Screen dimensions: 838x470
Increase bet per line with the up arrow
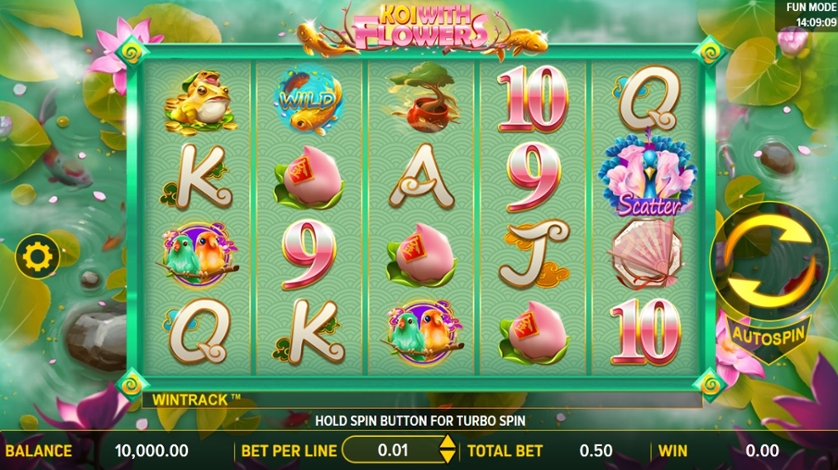click(448, 443)
